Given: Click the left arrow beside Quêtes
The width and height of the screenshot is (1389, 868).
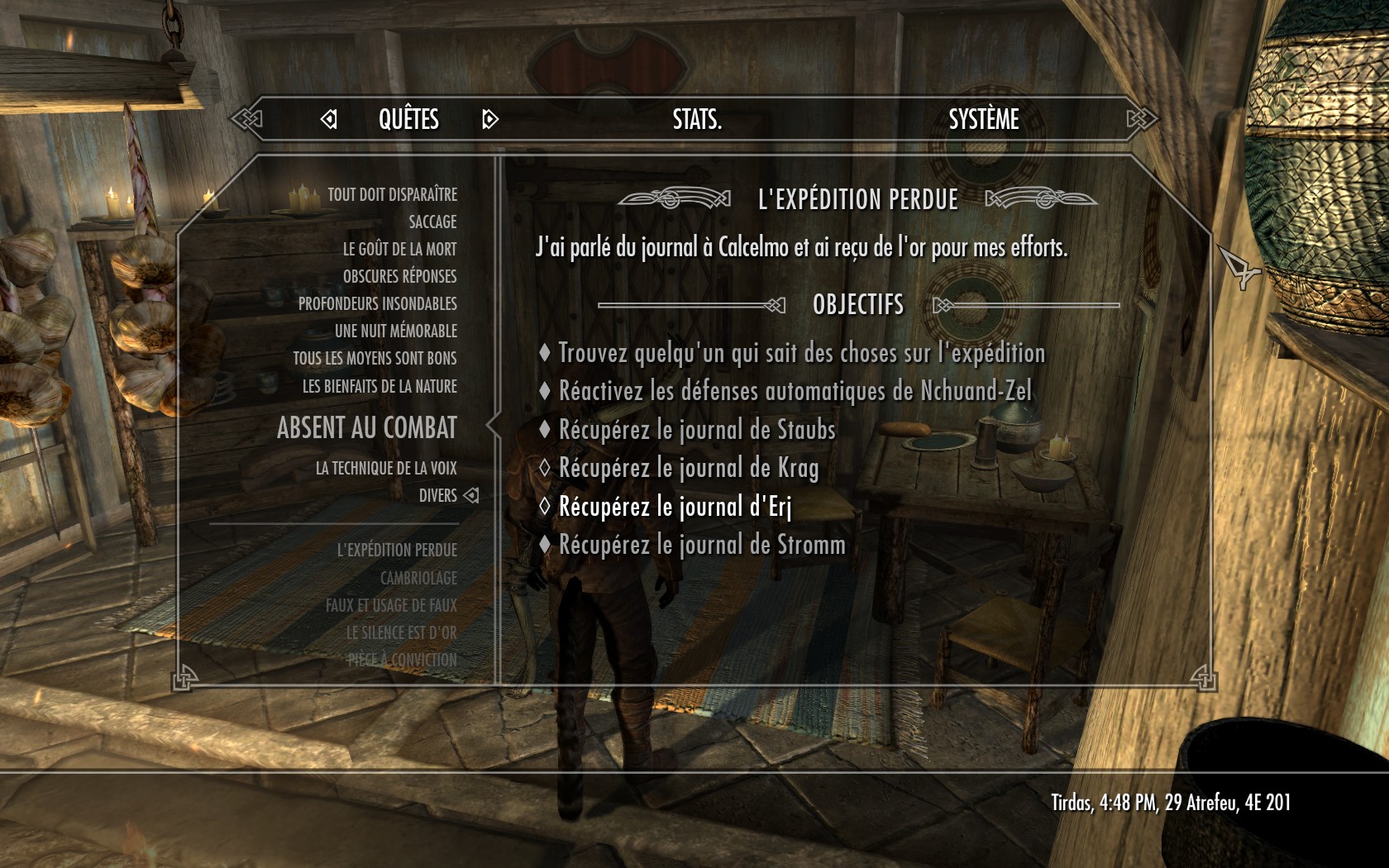Looking at the screenshot, I should tap(328, 120).
